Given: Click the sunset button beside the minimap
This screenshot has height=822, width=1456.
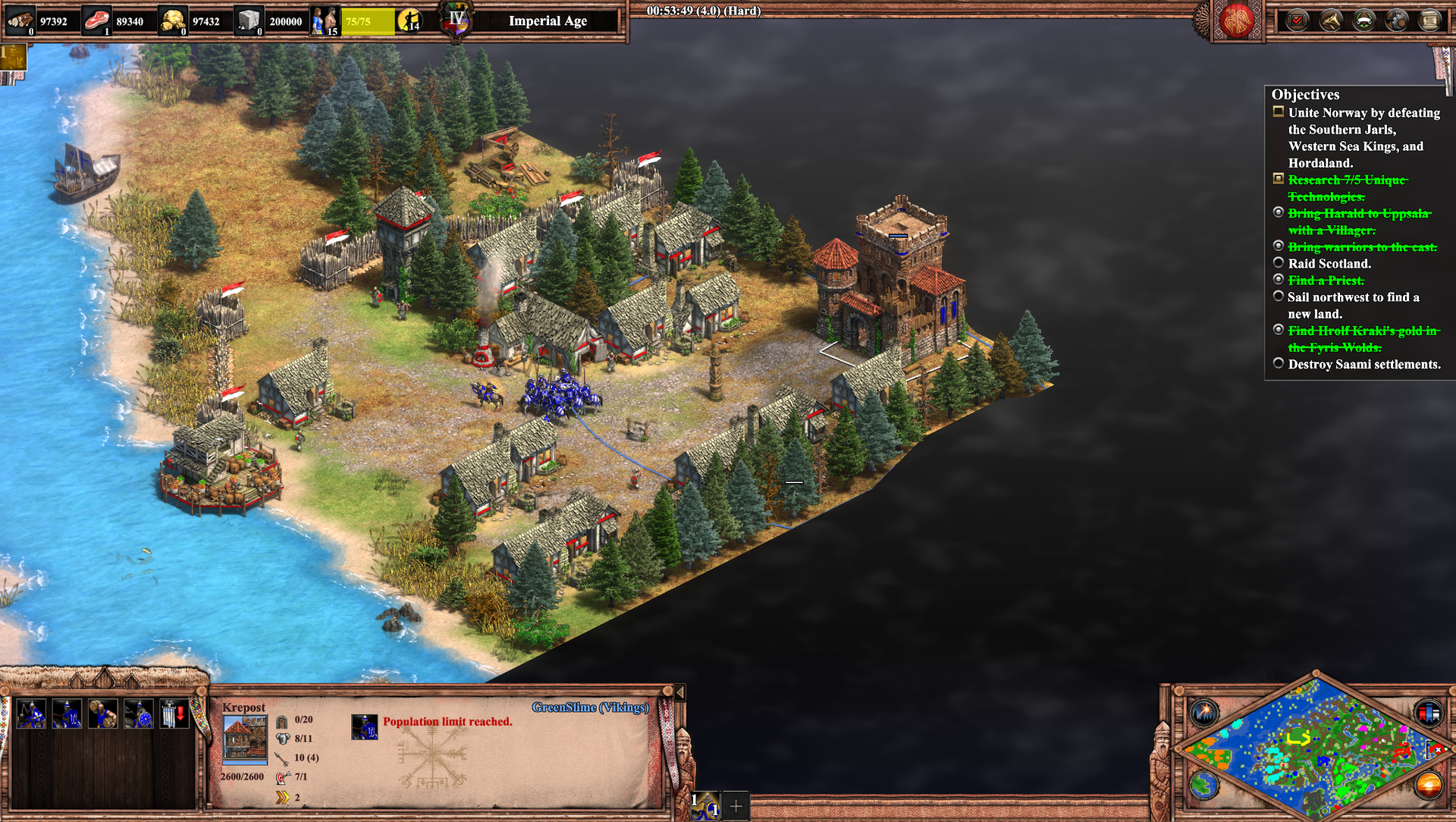Looking at the screenshot, I should [x=1428, y=784].
